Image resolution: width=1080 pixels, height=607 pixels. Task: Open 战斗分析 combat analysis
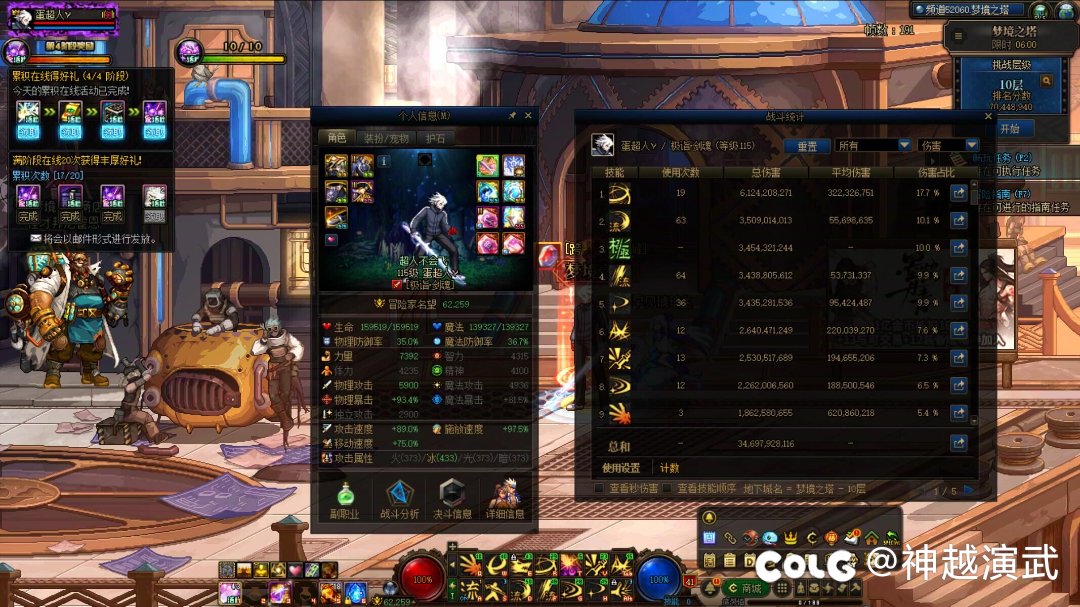400,500
